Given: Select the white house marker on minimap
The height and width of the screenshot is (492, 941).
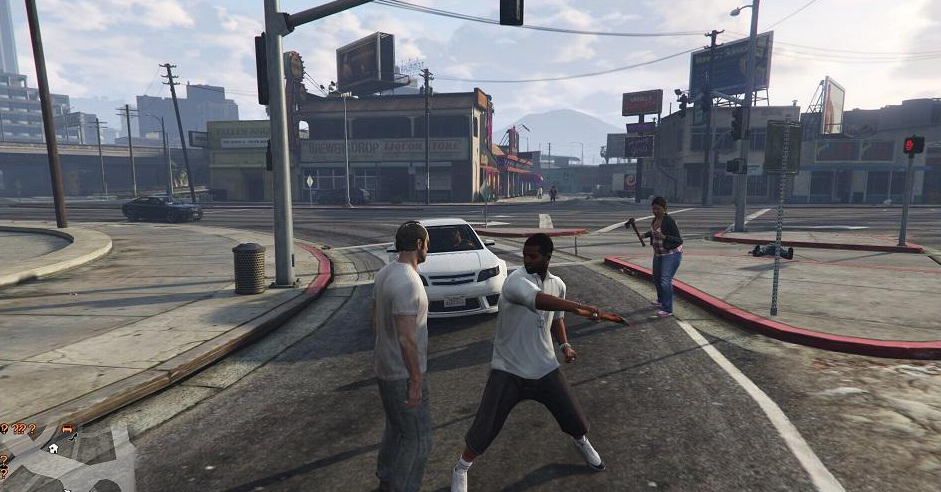Looking at the screenshot, I should (52, 448).
